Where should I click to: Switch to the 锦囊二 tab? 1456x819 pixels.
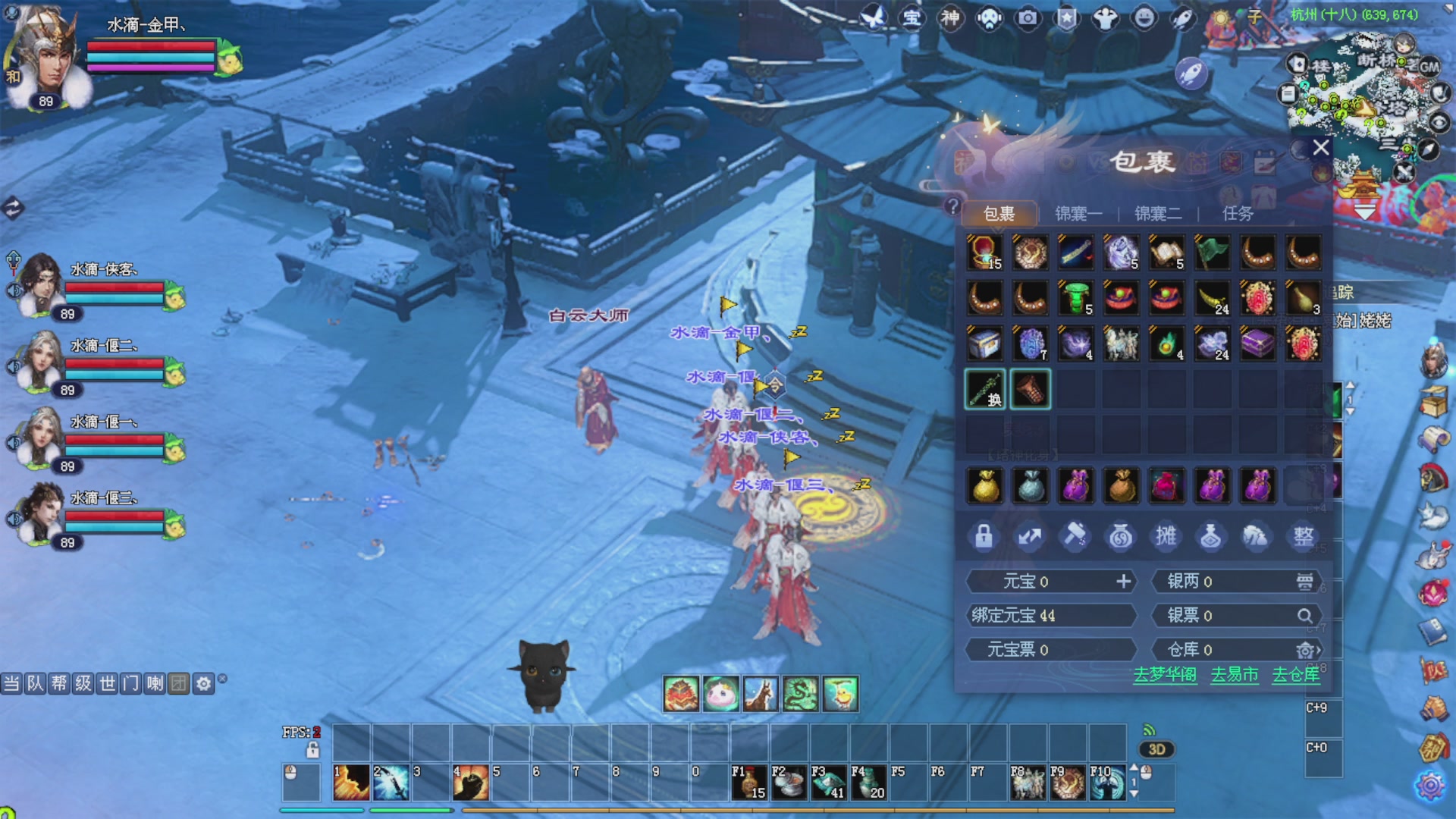coord(1157,214)
